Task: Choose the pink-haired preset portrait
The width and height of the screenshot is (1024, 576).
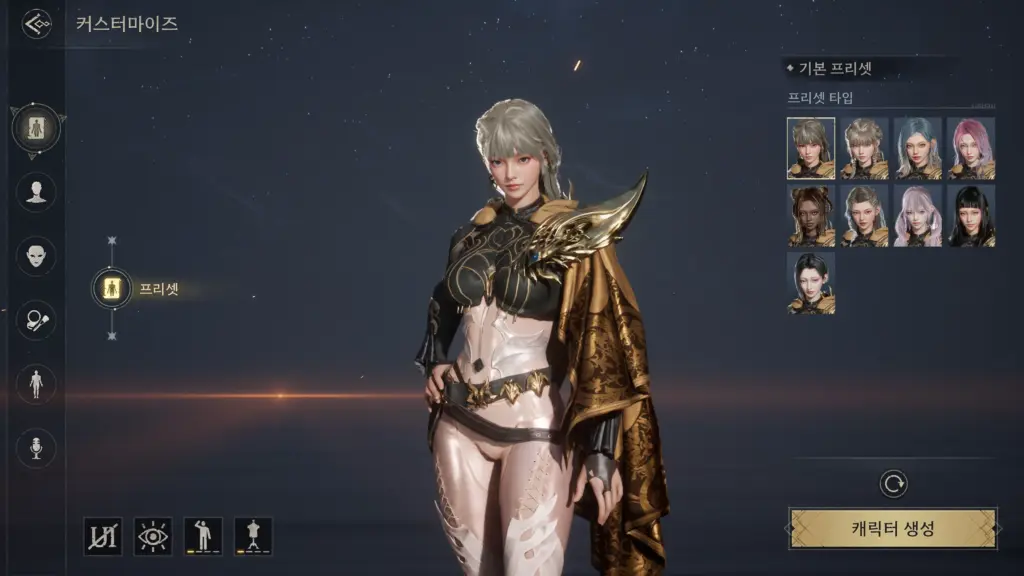Action: point(971,148)
